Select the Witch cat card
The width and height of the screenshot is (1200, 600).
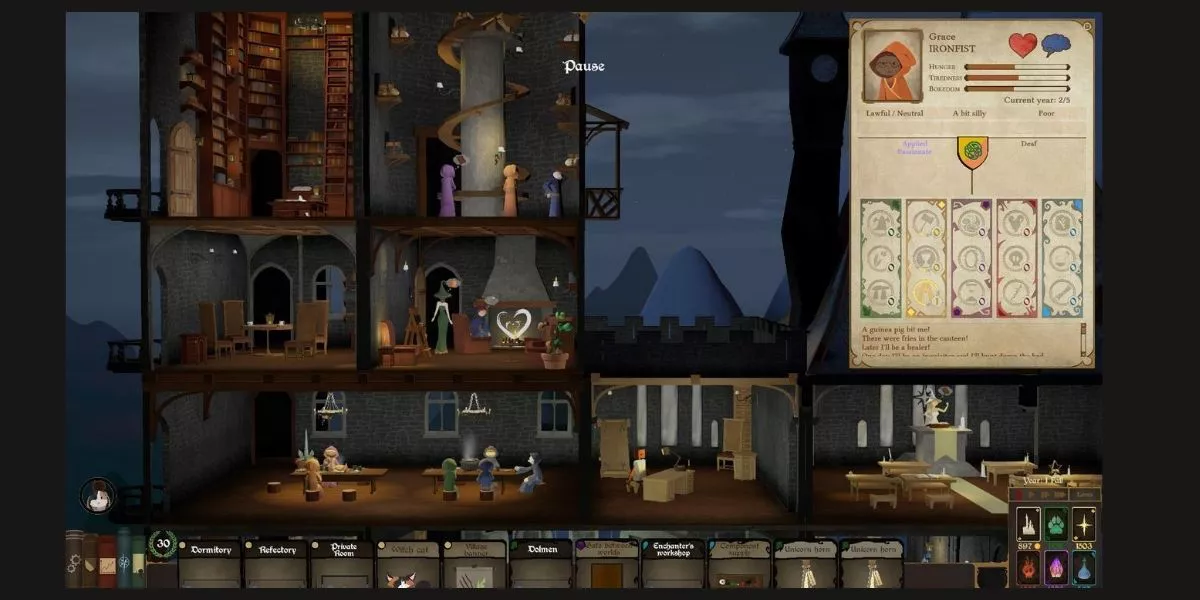(408, 564)
